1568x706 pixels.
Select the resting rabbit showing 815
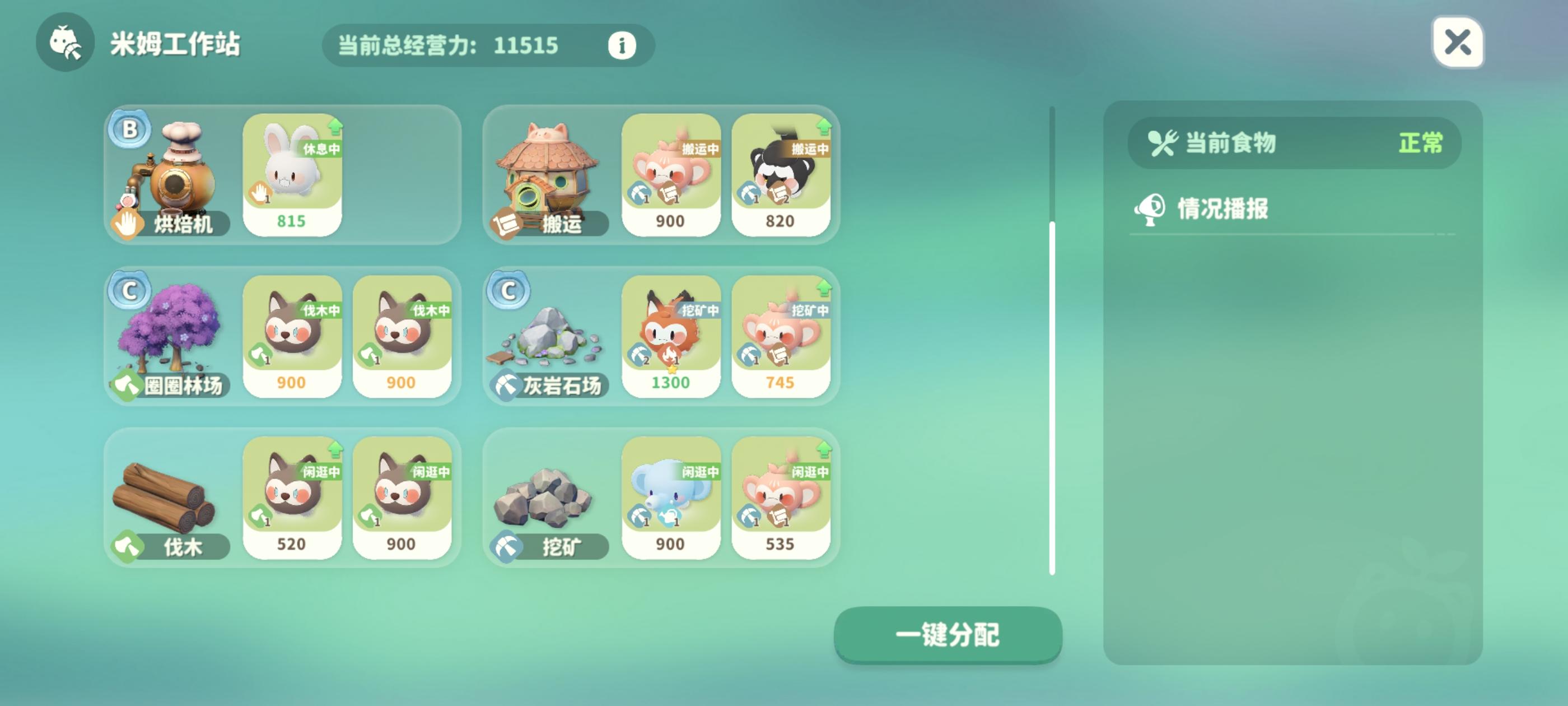pos(293,176)
